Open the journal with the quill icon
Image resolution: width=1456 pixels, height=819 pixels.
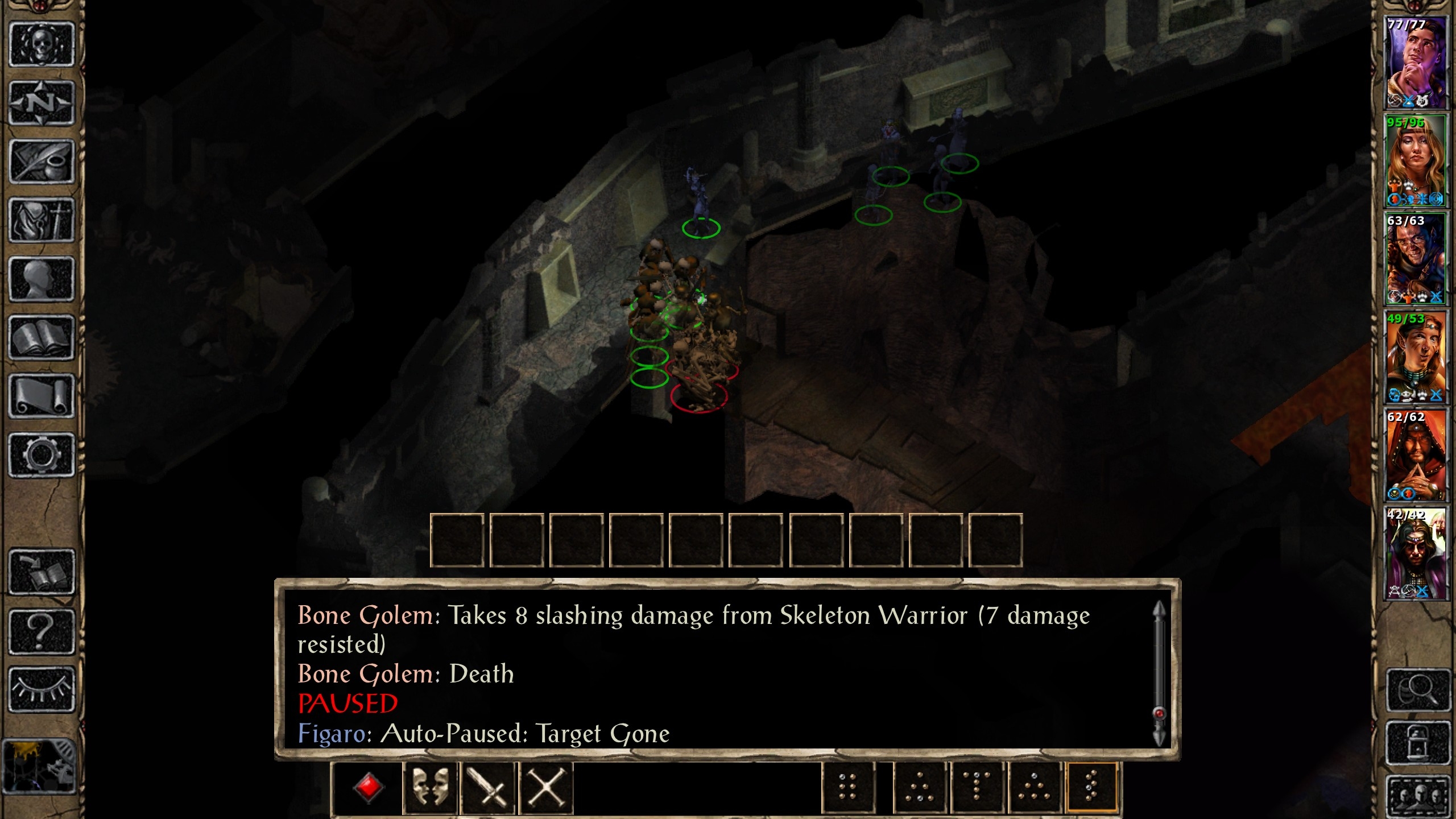(42, 162)
